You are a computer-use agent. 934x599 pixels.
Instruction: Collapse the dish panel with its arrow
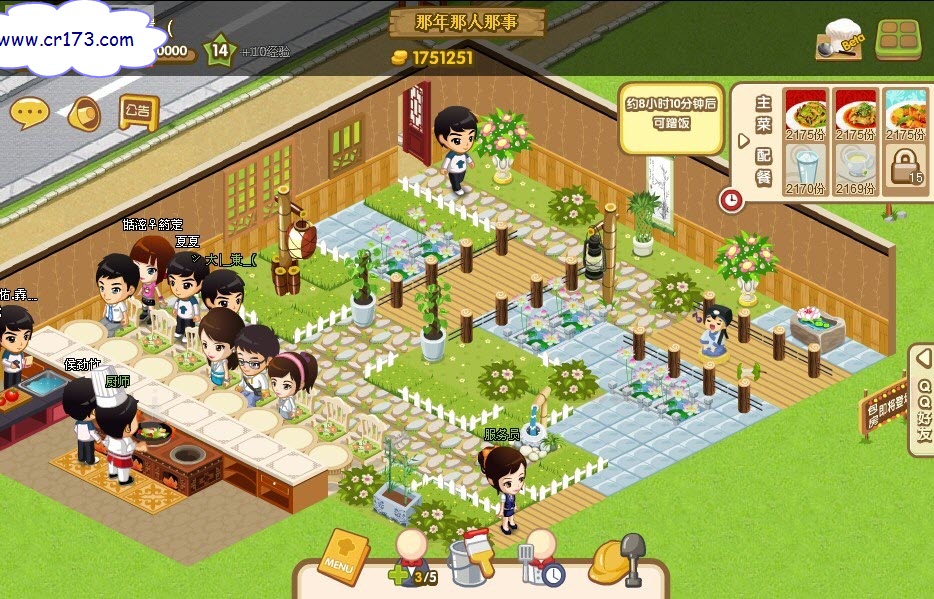point(743,140)
